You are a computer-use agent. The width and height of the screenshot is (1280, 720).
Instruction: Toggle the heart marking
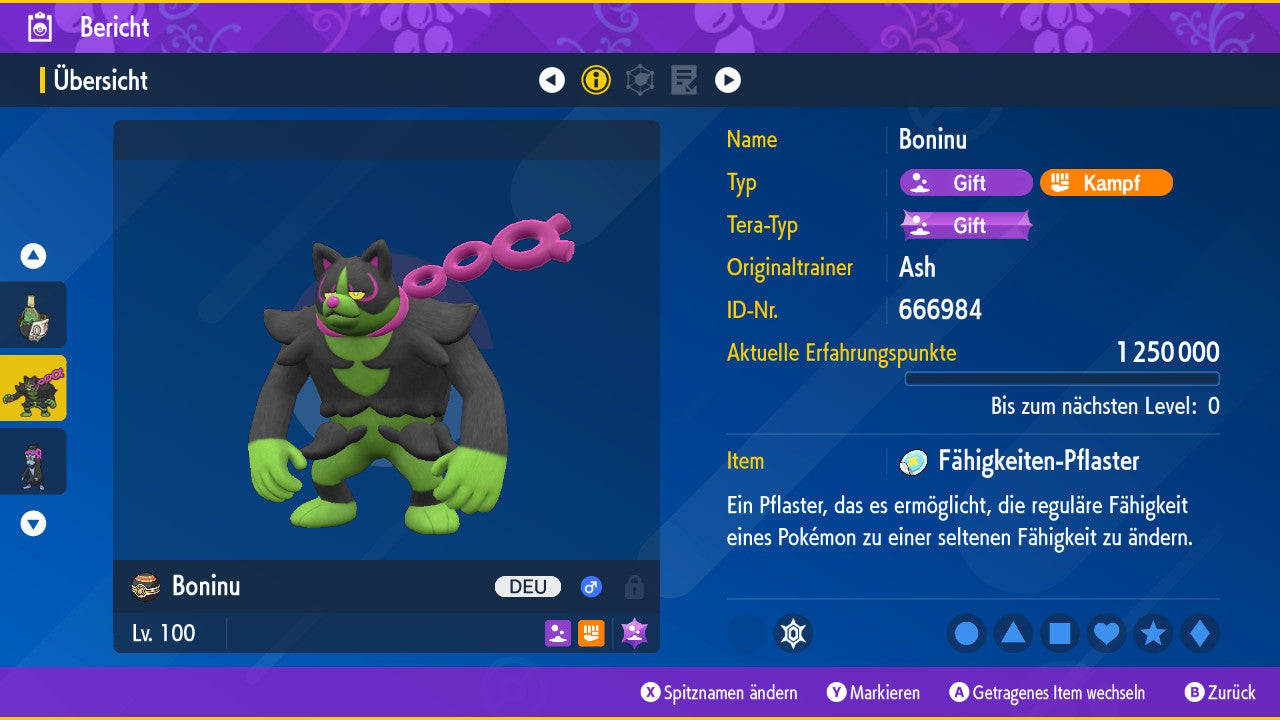pyautogui.click(x=1106, y=633)
